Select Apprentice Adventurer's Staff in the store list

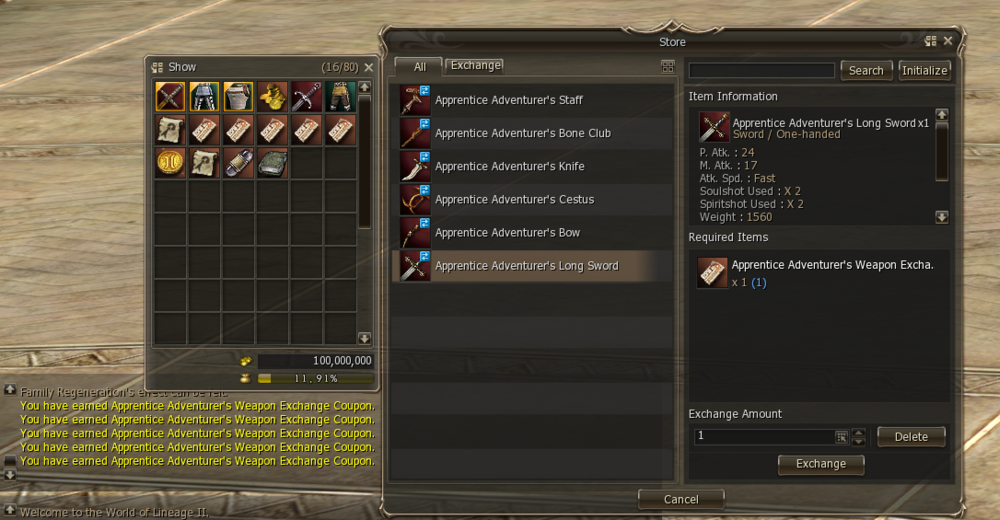508,100
